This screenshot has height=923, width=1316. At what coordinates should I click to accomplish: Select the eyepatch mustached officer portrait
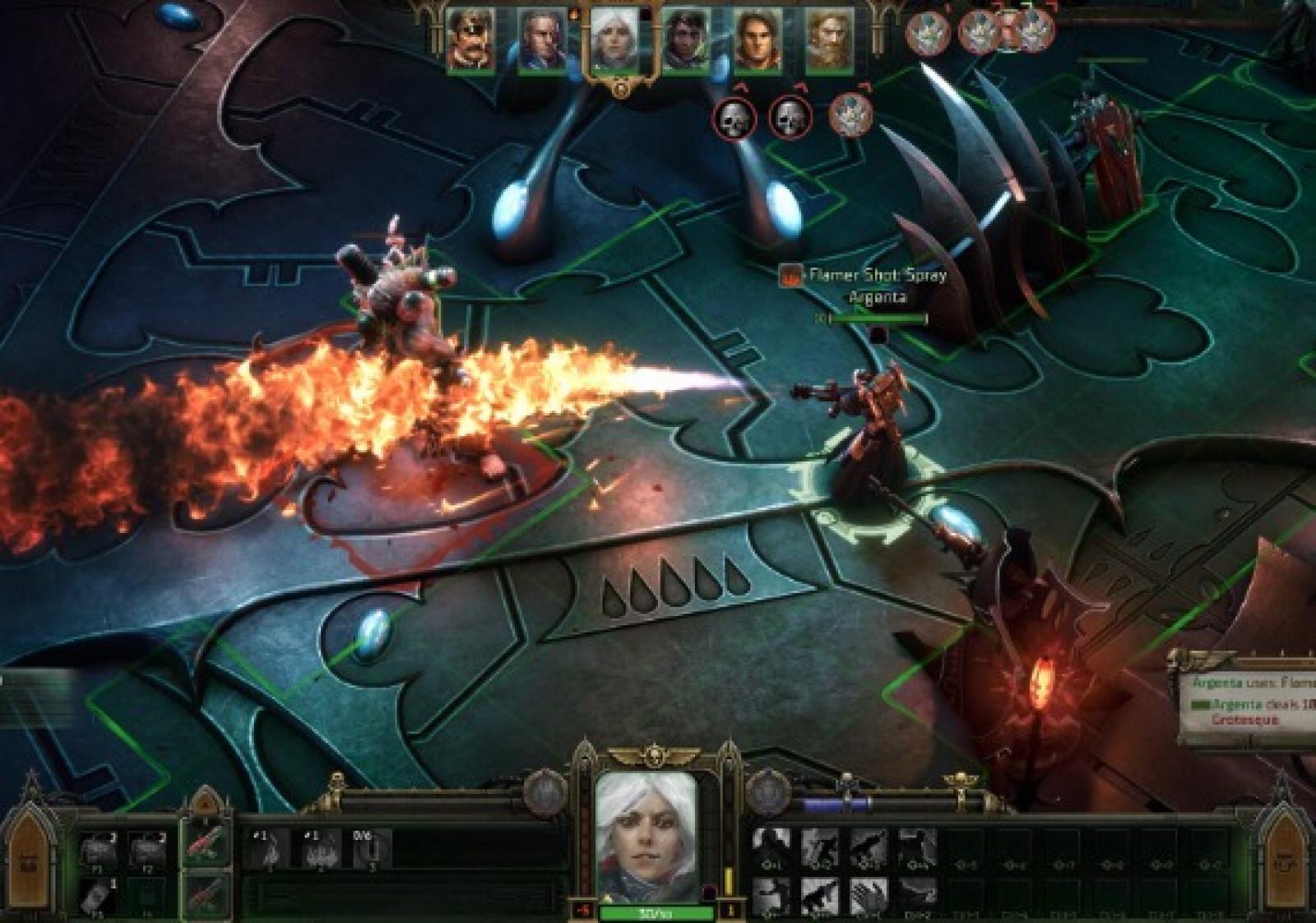coord(470,41)
